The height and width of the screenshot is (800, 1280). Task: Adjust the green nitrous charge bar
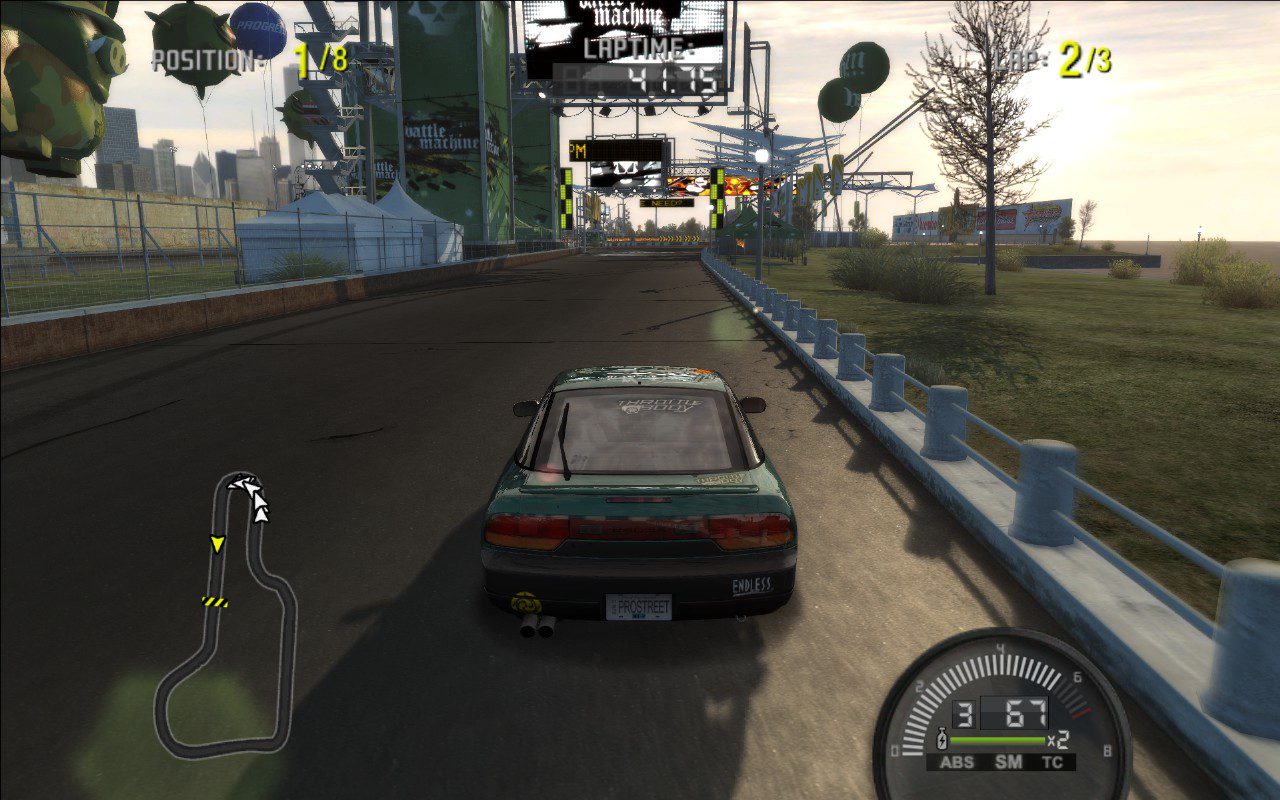997,740
